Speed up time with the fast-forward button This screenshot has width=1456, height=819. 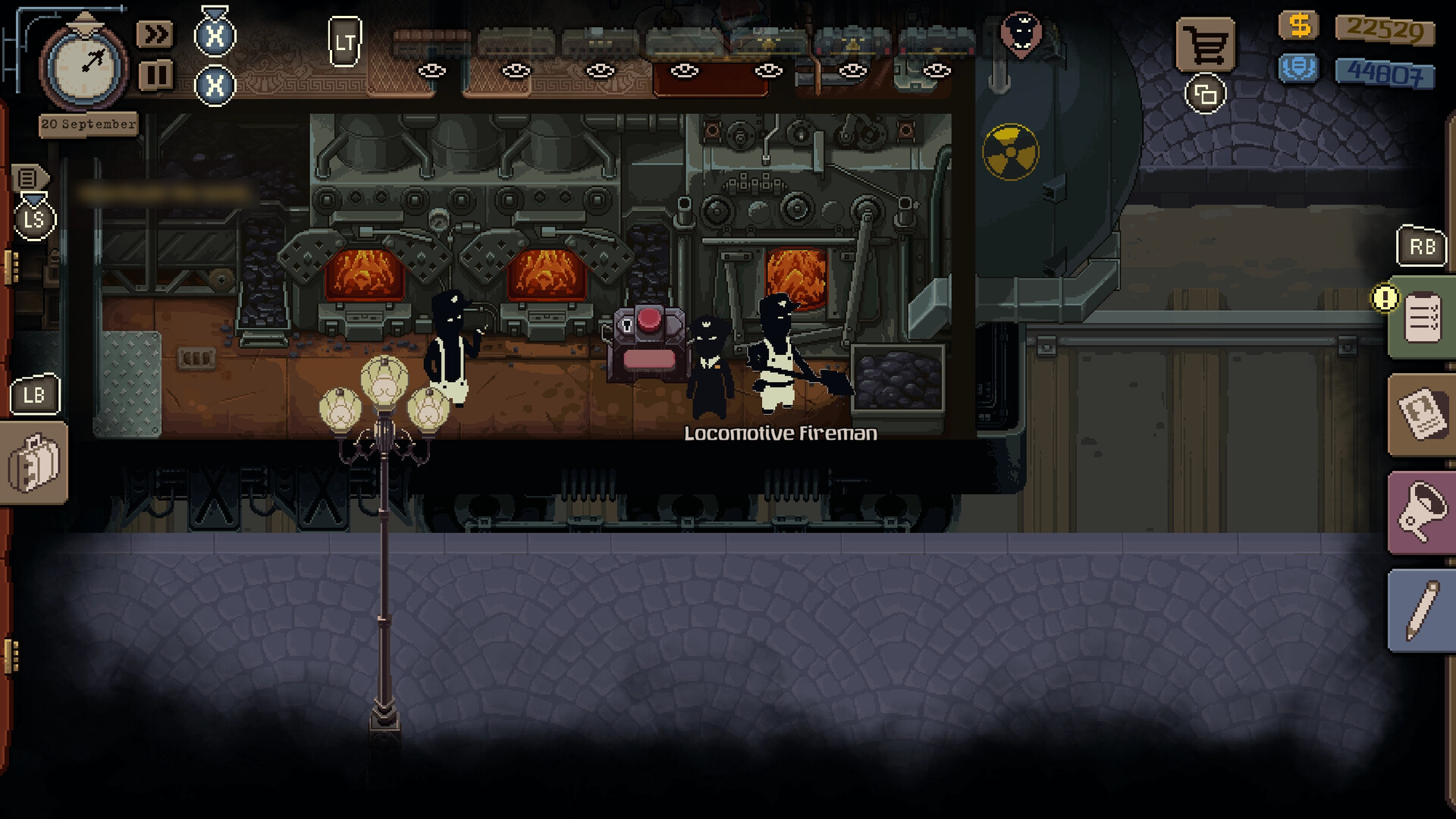pos(155,35)
